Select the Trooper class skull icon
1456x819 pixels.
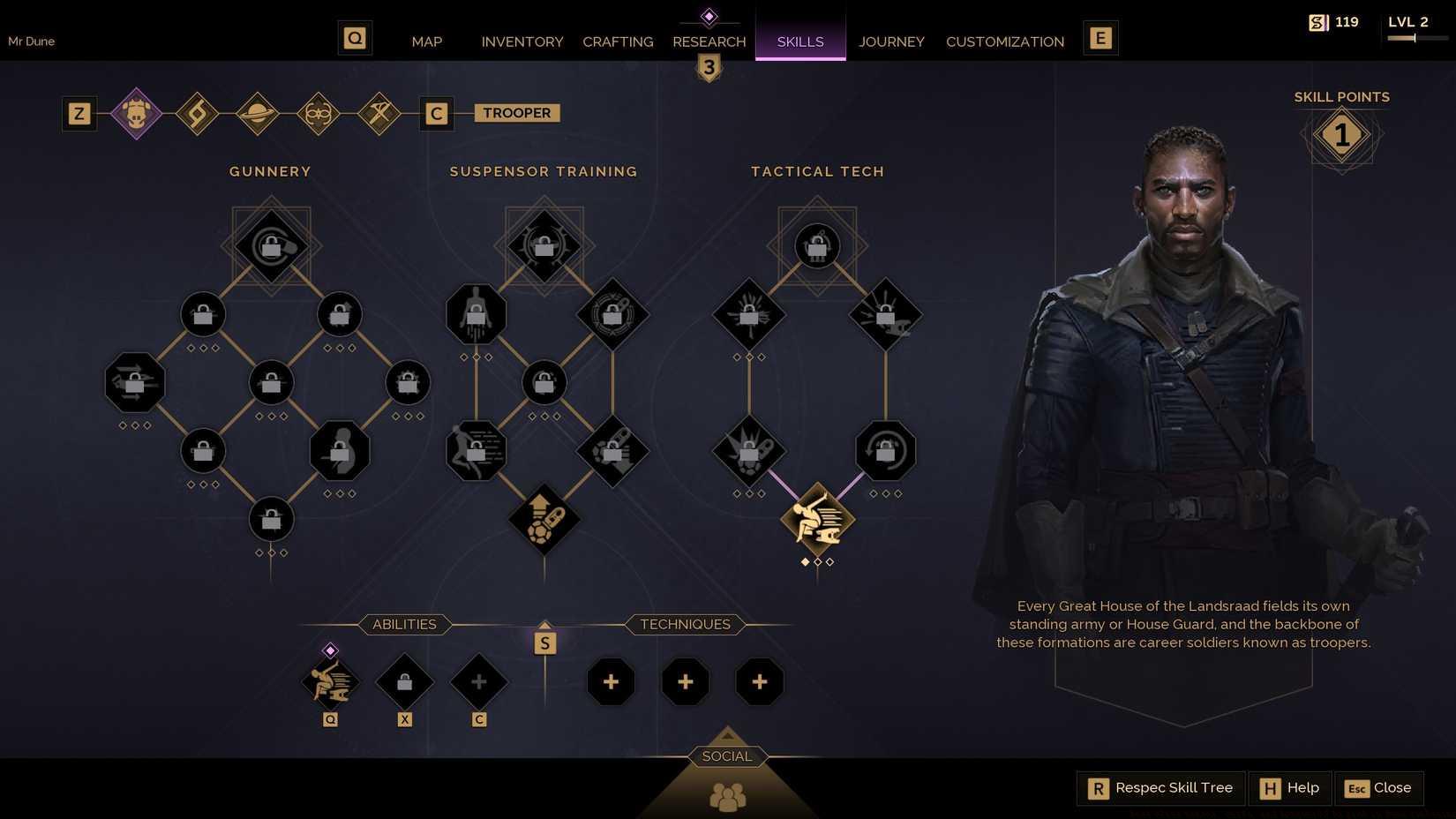(x=135, y=113)
